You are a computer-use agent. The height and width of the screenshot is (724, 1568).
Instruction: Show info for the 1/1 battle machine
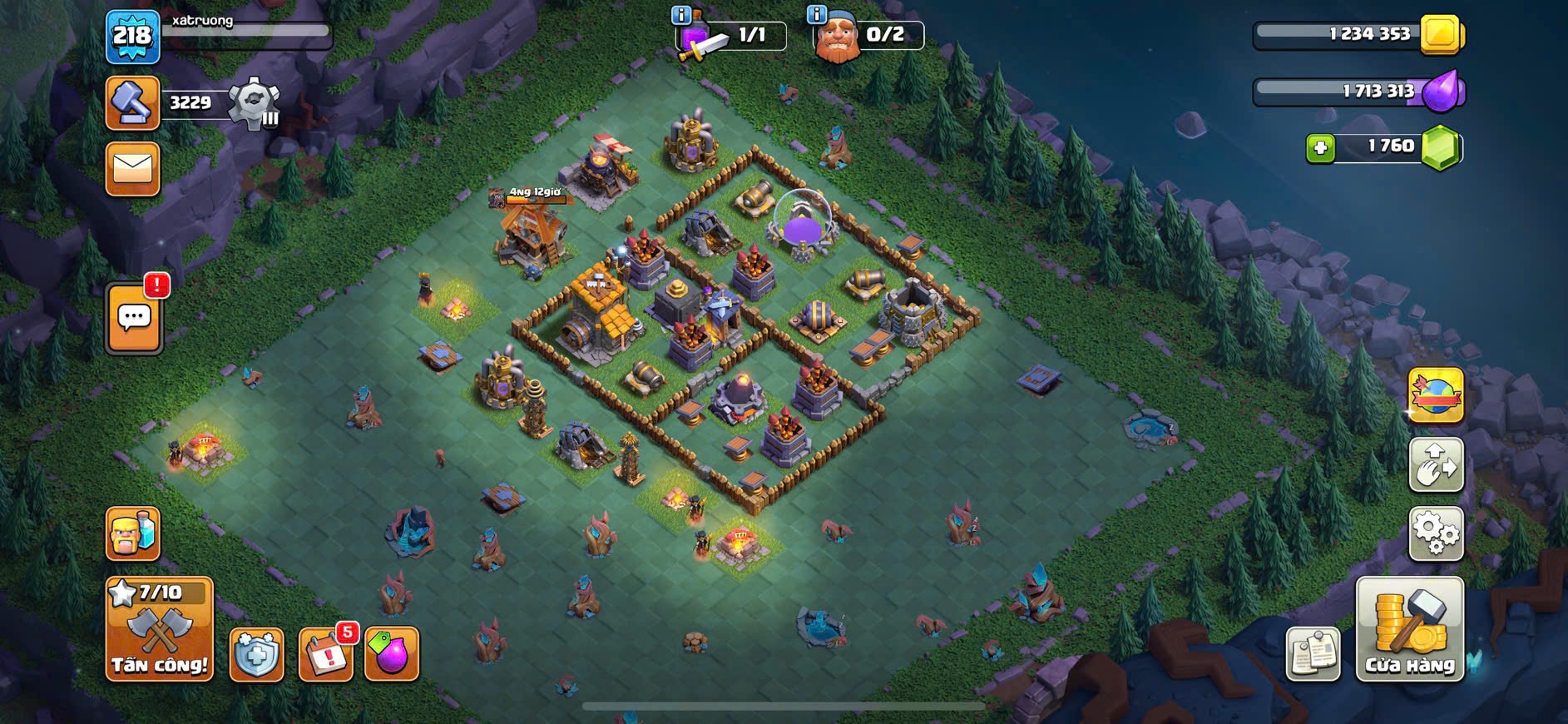(x=681, y=15)
